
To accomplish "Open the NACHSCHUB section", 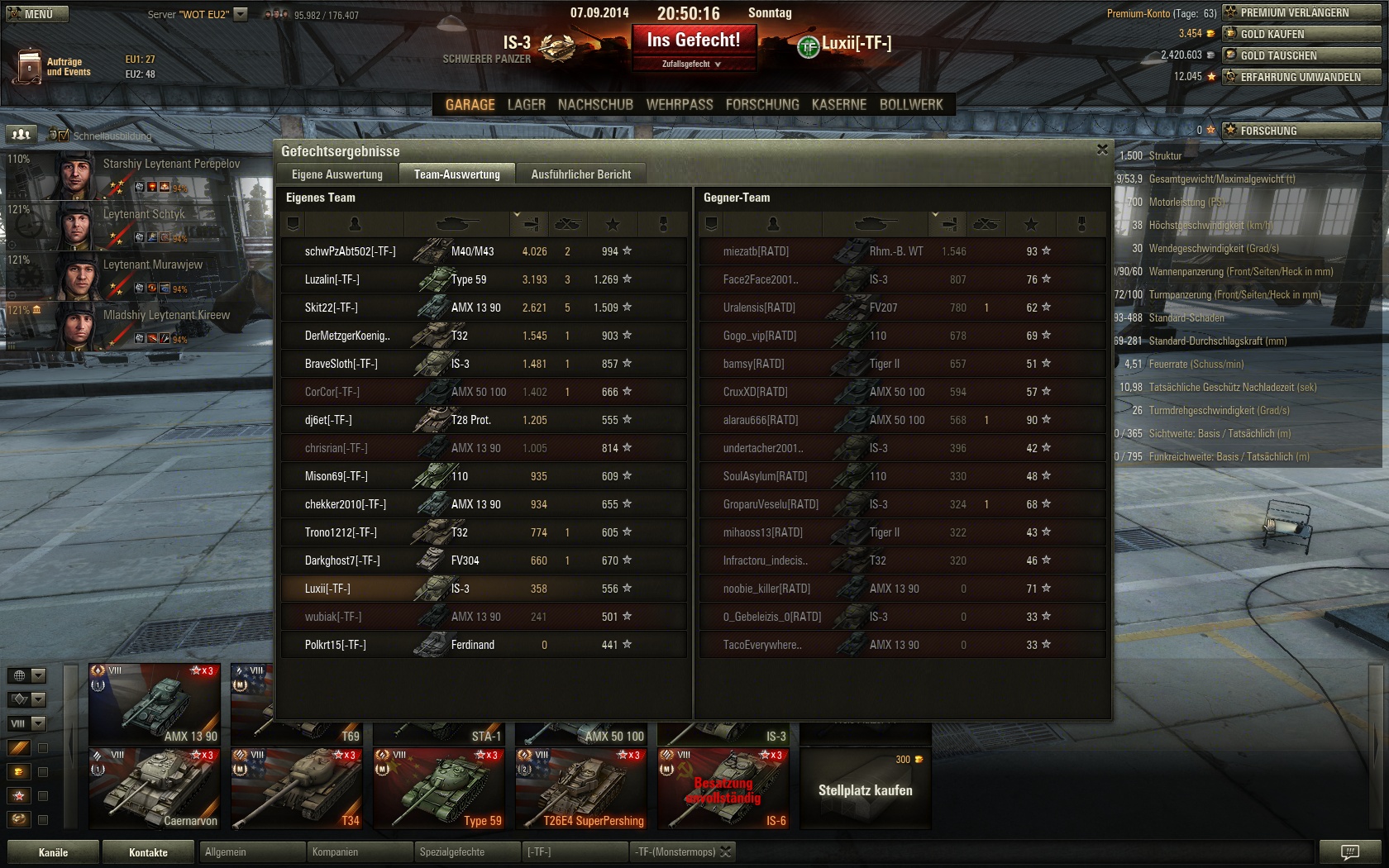I will pos(595,105).
